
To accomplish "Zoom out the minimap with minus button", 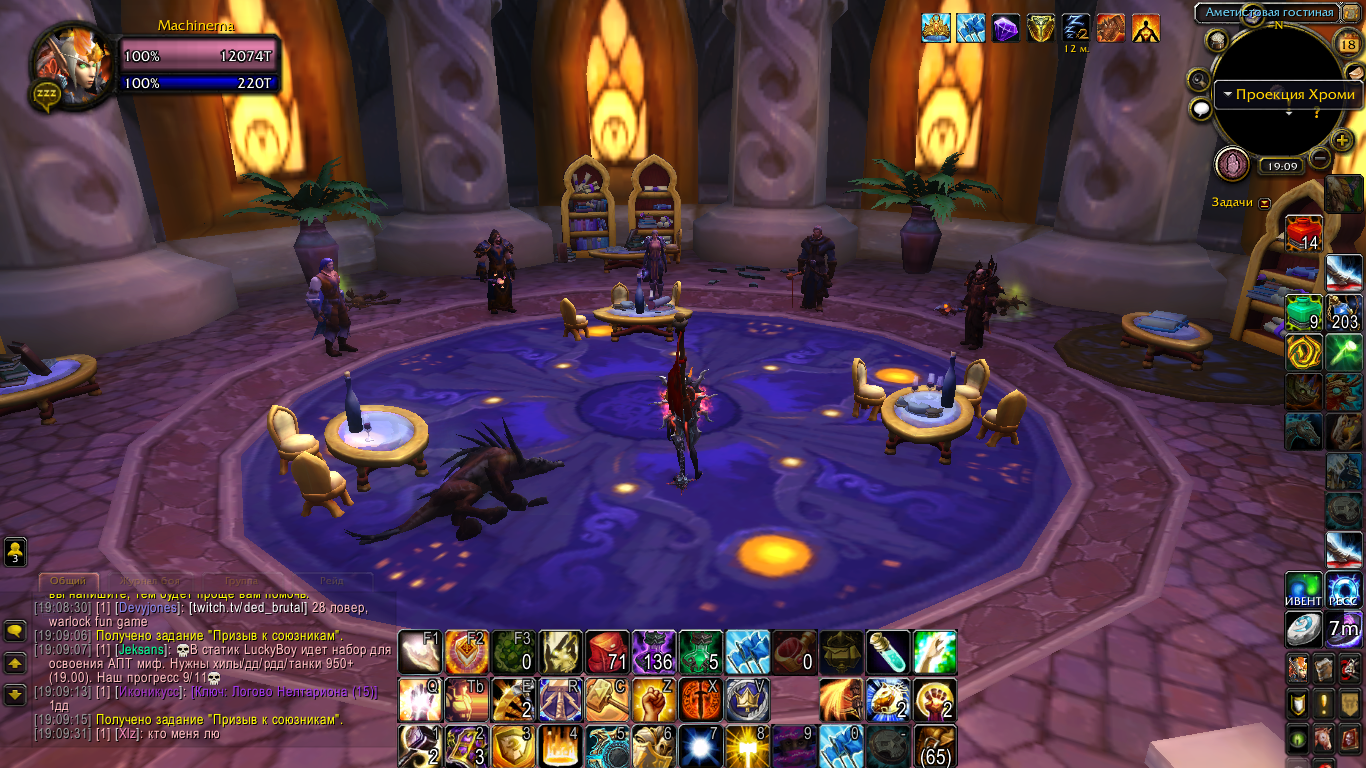I will click(1320, 158).
